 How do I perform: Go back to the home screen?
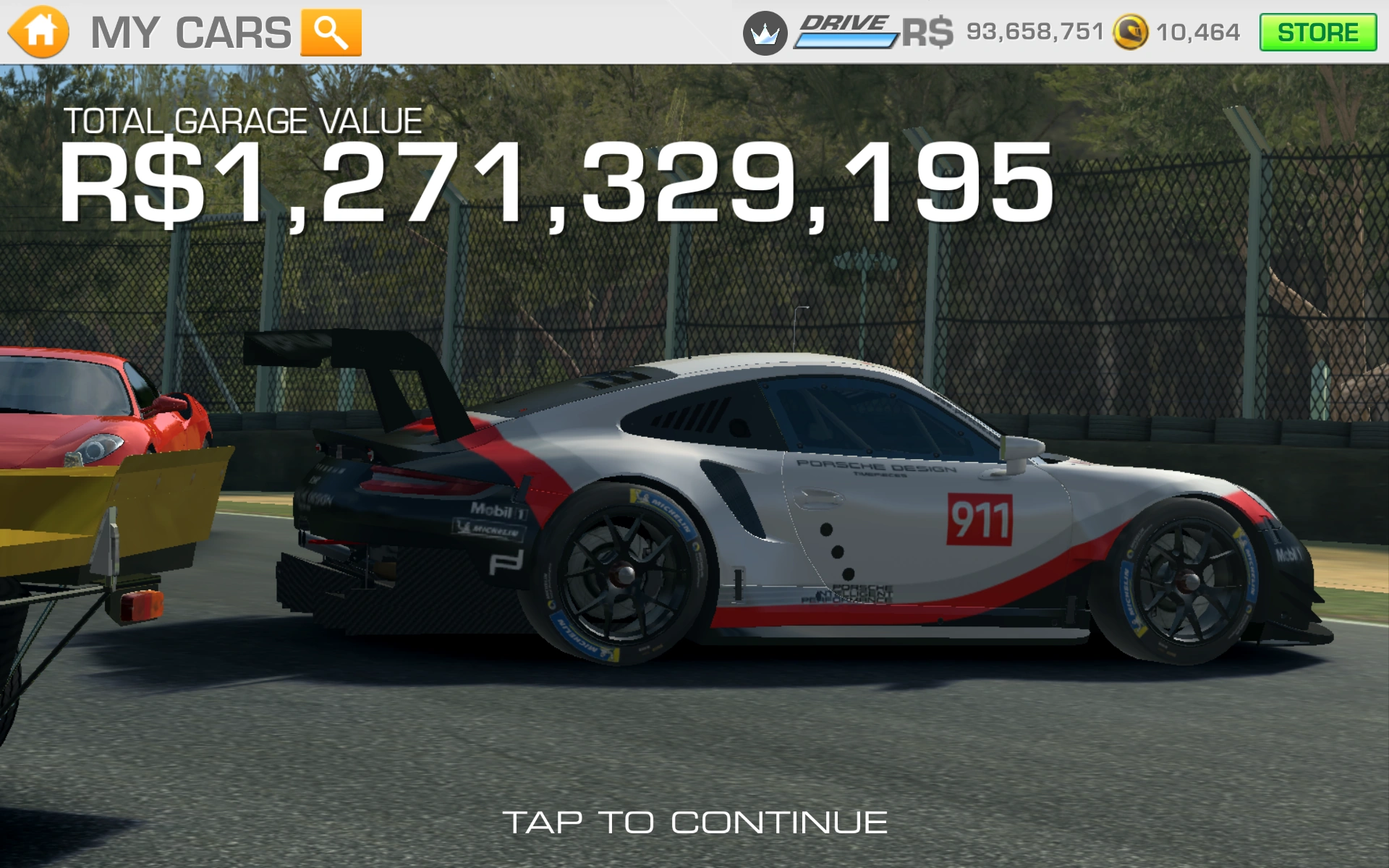39,33
